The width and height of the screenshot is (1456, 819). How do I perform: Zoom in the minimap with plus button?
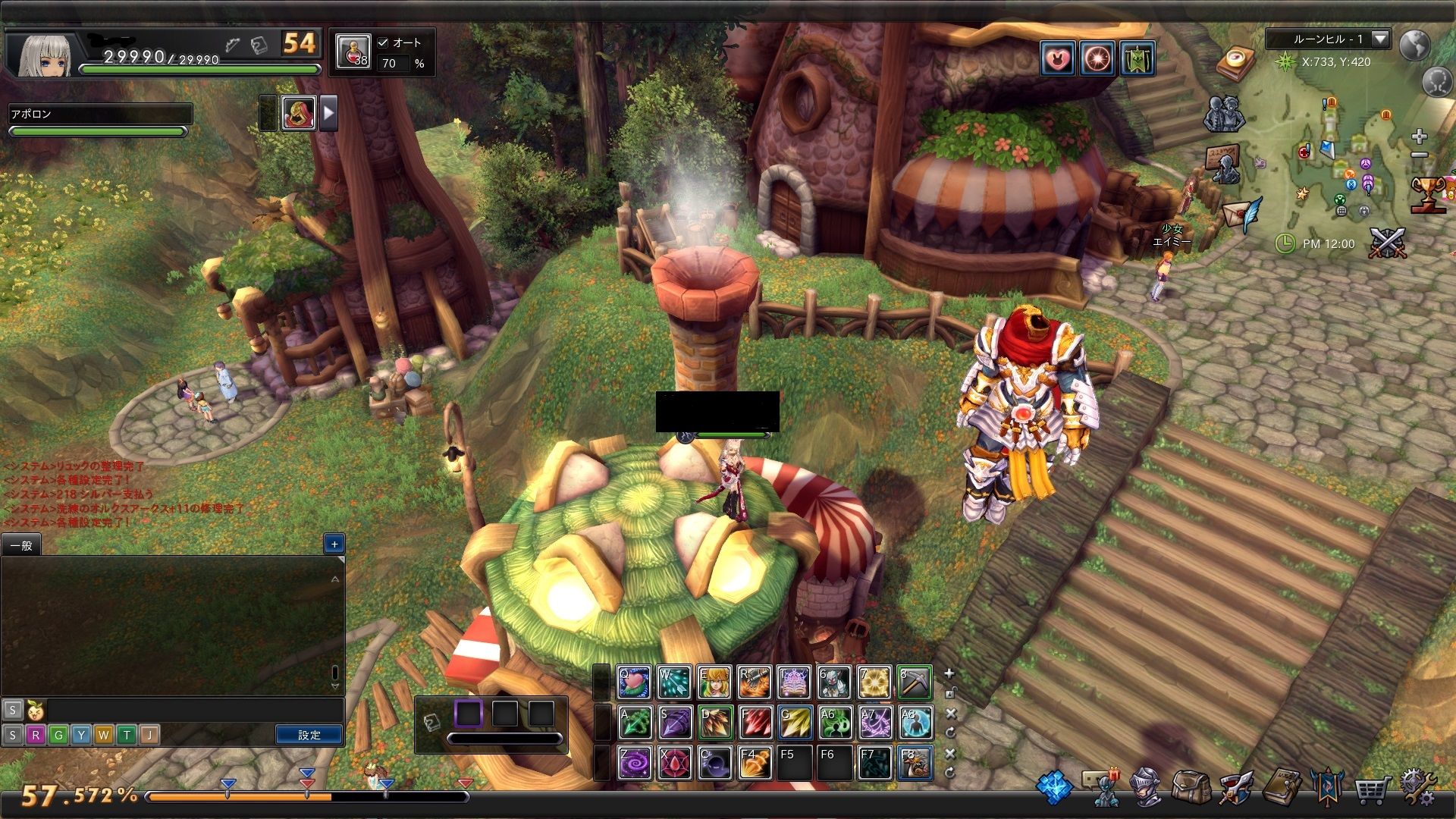point(1419,136)
